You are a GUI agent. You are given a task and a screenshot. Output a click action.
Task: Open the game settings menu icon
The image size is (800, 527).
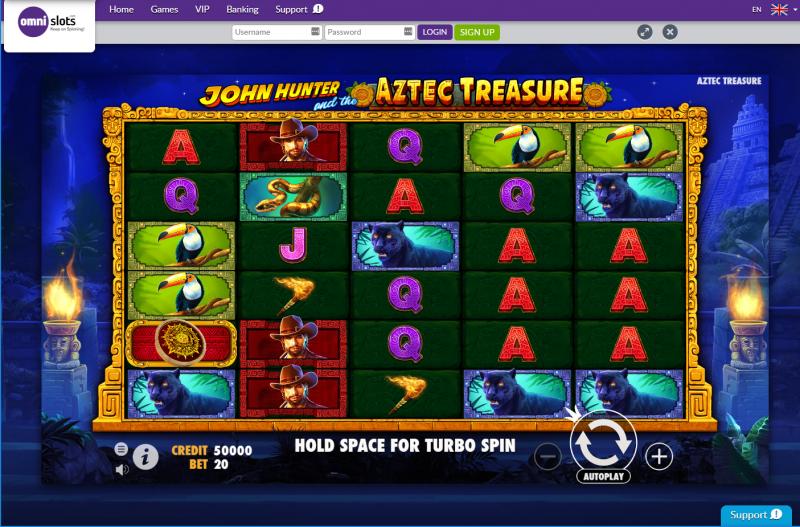point(121,449)
